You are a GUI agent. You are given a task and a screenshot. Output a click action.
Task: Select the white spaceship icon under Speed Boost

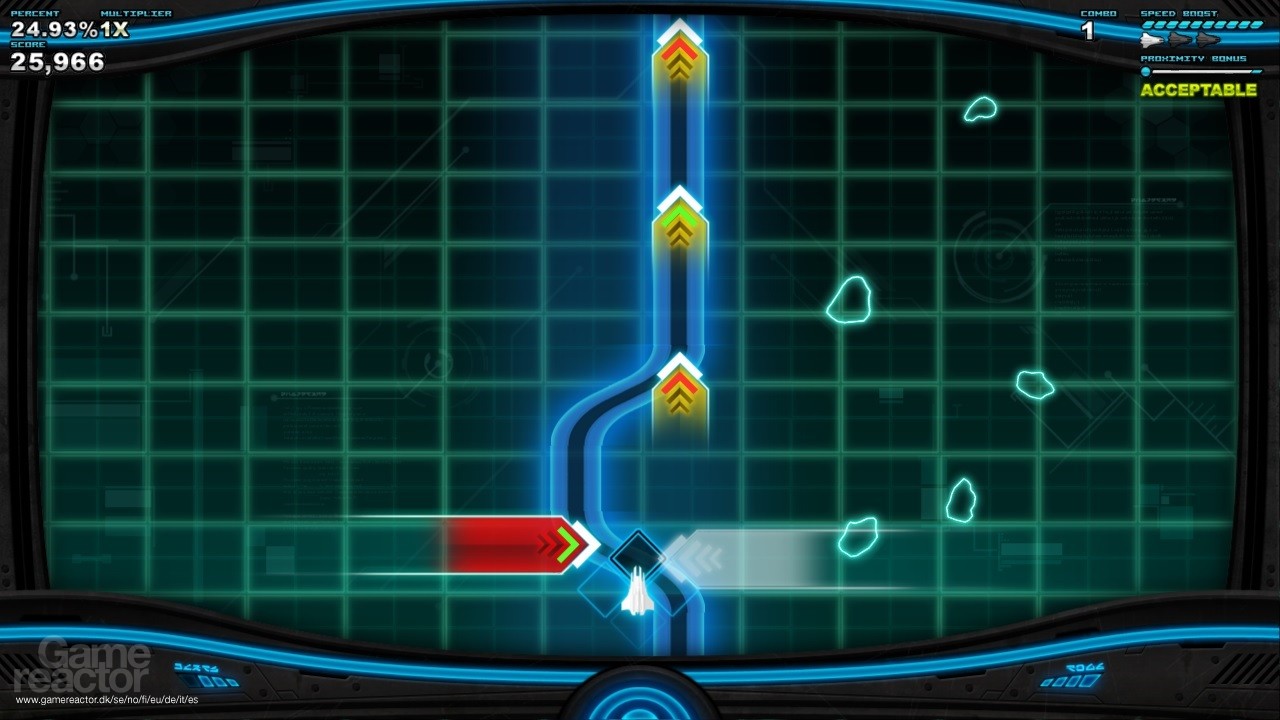1150,40
